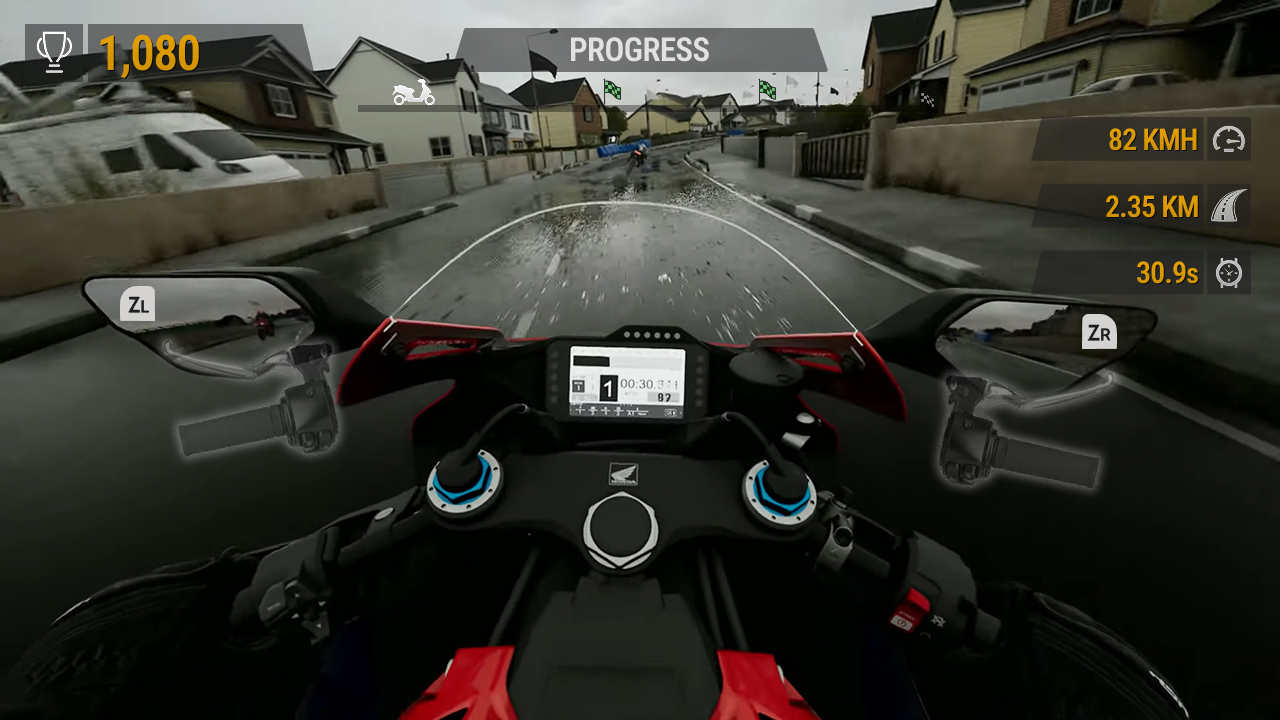This screenshot has height=720, width=1280.
Task: Click the stopwatch icon next to 30.9s
Action: [1229, 273]
